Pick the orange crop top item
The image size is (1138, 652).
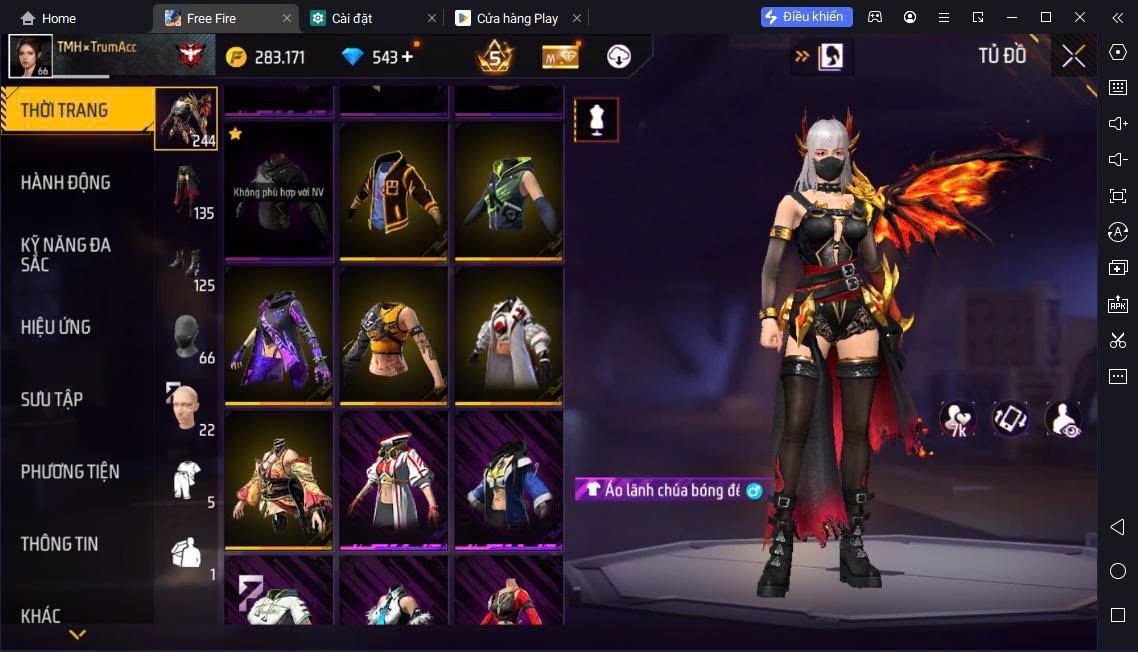pyautogui.click(x=394, y=336)
